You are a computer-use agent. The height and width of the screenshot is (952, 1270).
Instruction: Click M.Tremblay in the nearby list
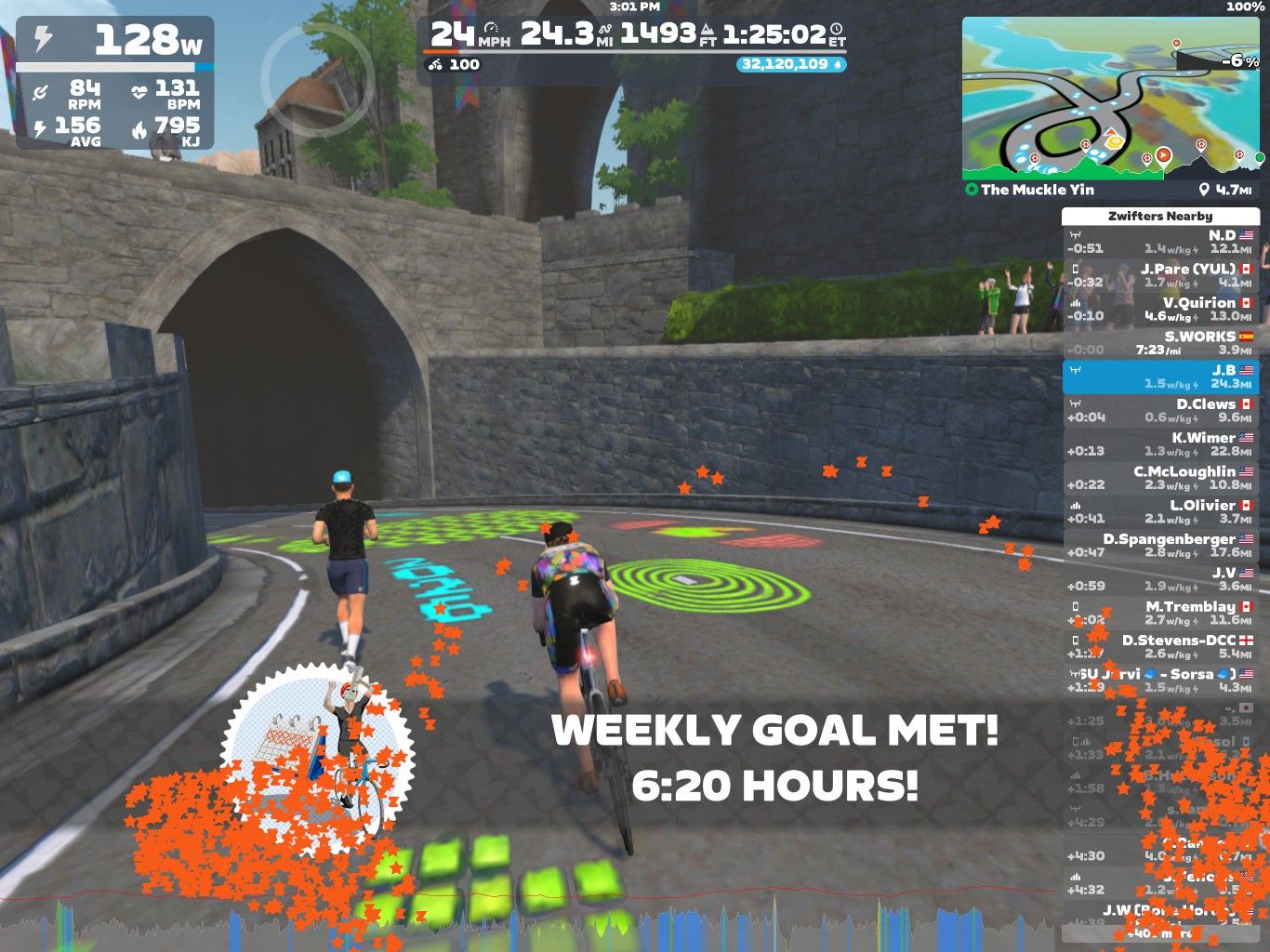tap(1160, 613)
